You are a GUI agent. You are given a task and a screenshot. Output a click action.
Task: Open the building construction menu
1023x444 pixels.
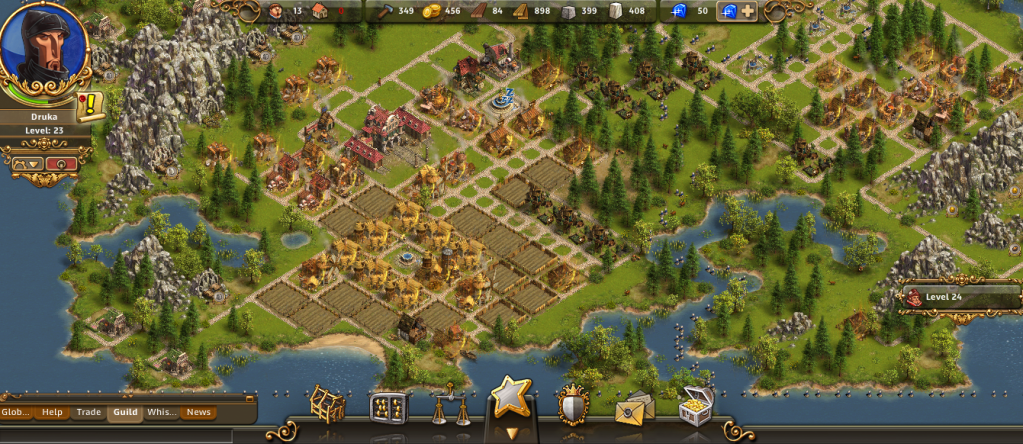click(x=326, y=405)
